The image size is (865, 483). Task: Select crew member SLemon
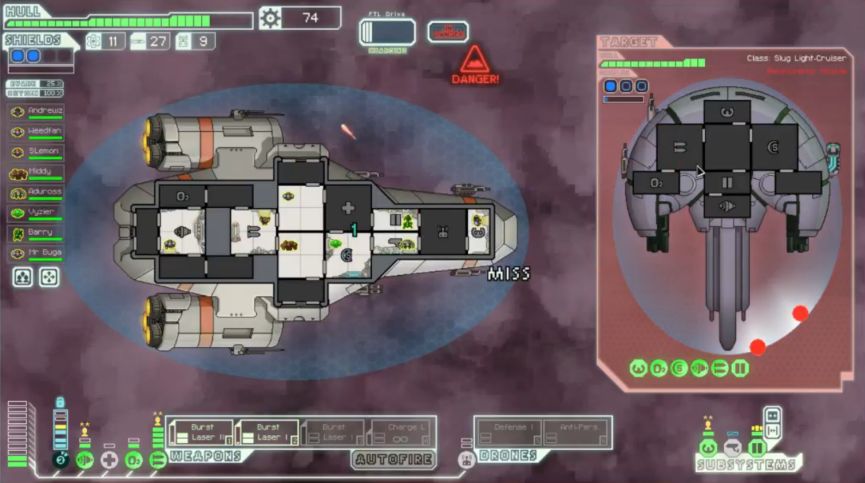(x=36, y=151)
